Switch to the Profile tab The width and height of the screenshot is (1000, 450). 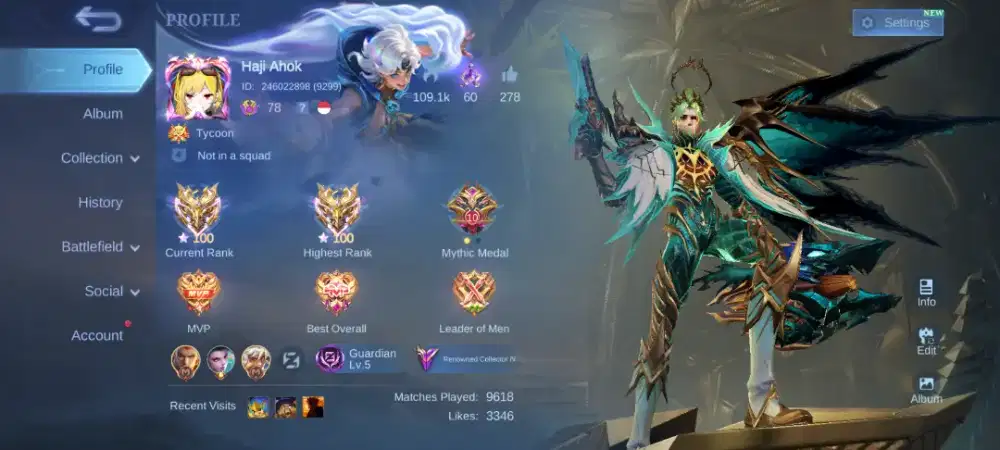pos(102,69)
